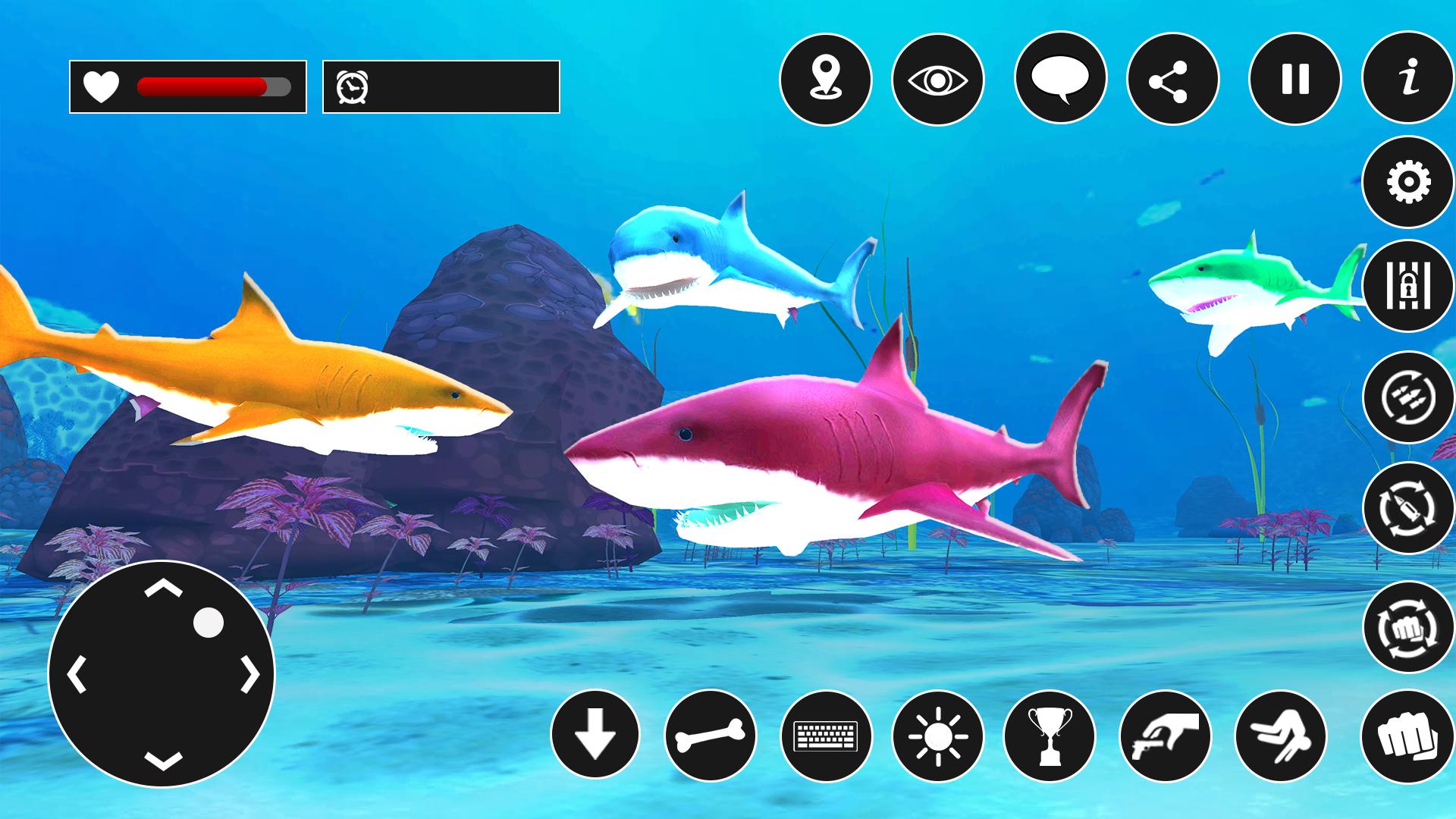Tap the share icon button
Viewport: 1456px width, 819px height.
1172,79
